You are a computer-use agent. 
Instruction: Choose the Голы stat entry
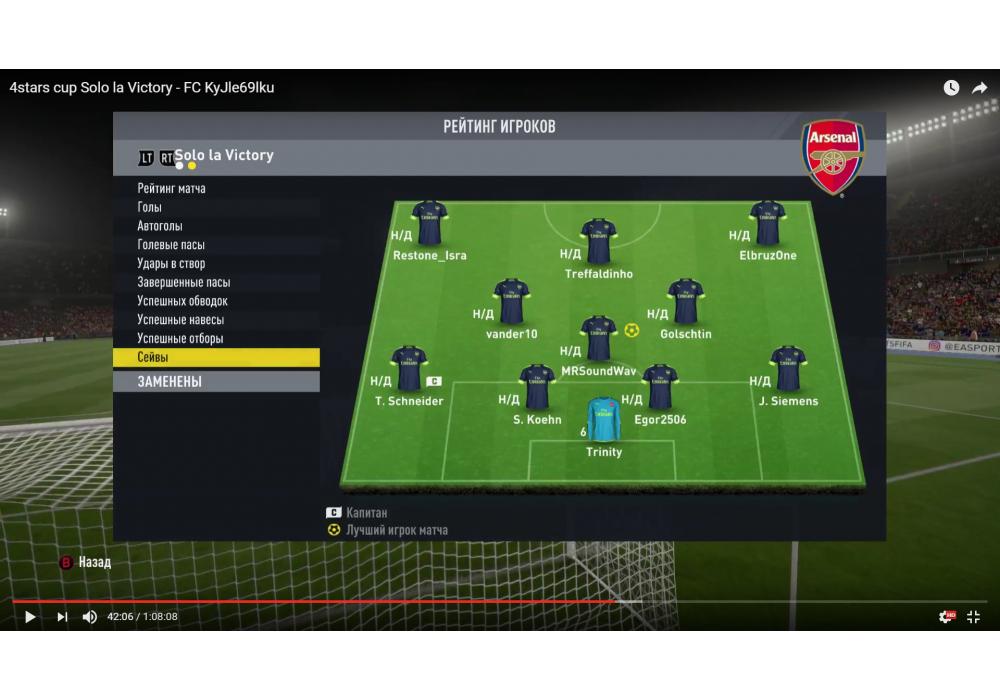tap(150, 207)
